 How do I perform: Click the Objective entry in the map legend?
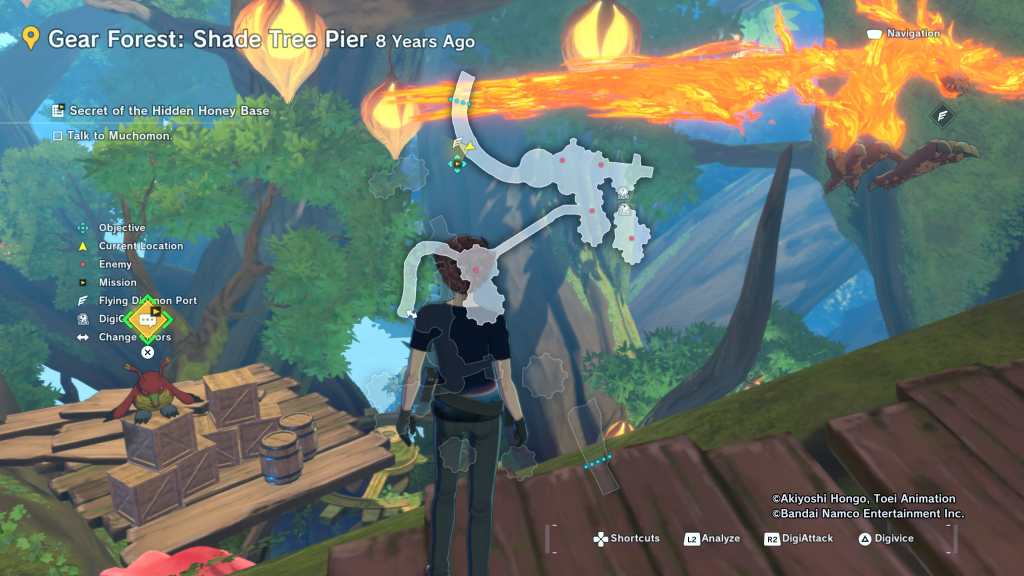pos(121,228)
